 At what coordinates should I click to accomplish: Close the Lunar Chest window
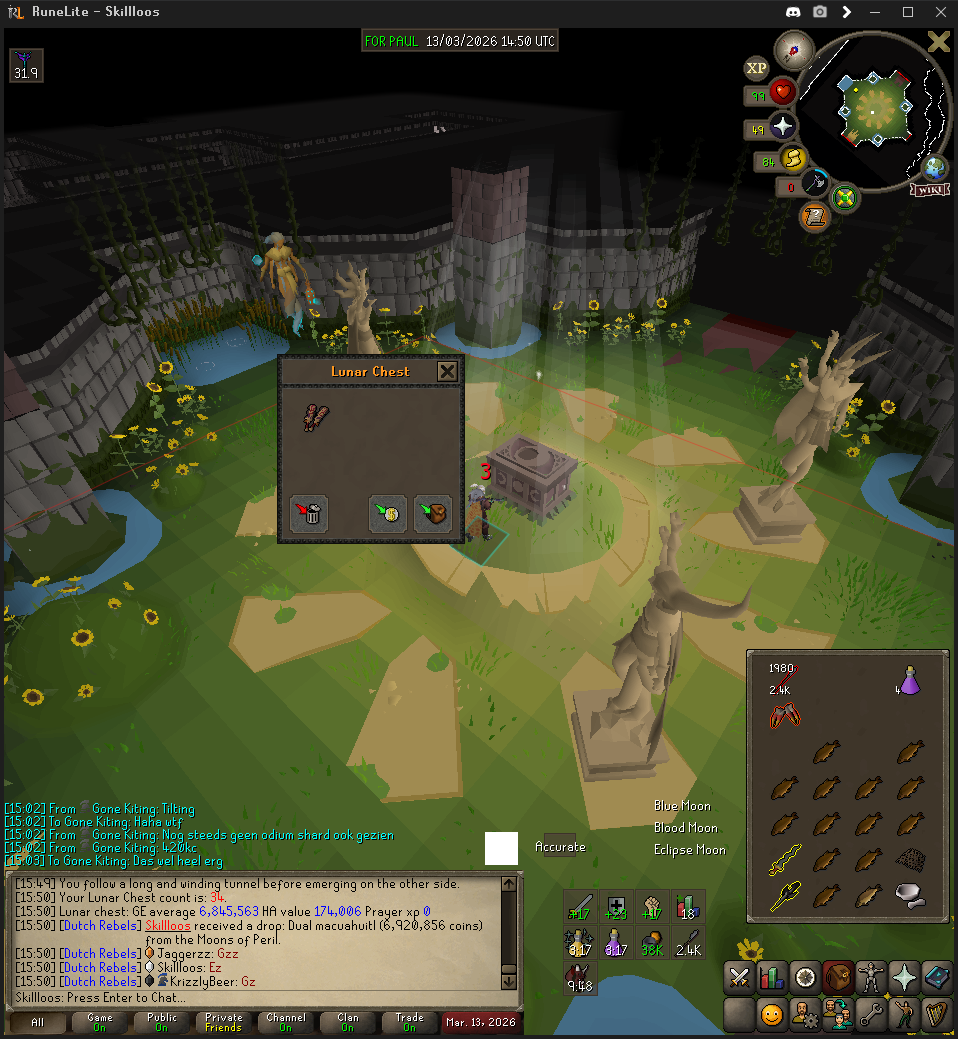(x=447, y=372)
